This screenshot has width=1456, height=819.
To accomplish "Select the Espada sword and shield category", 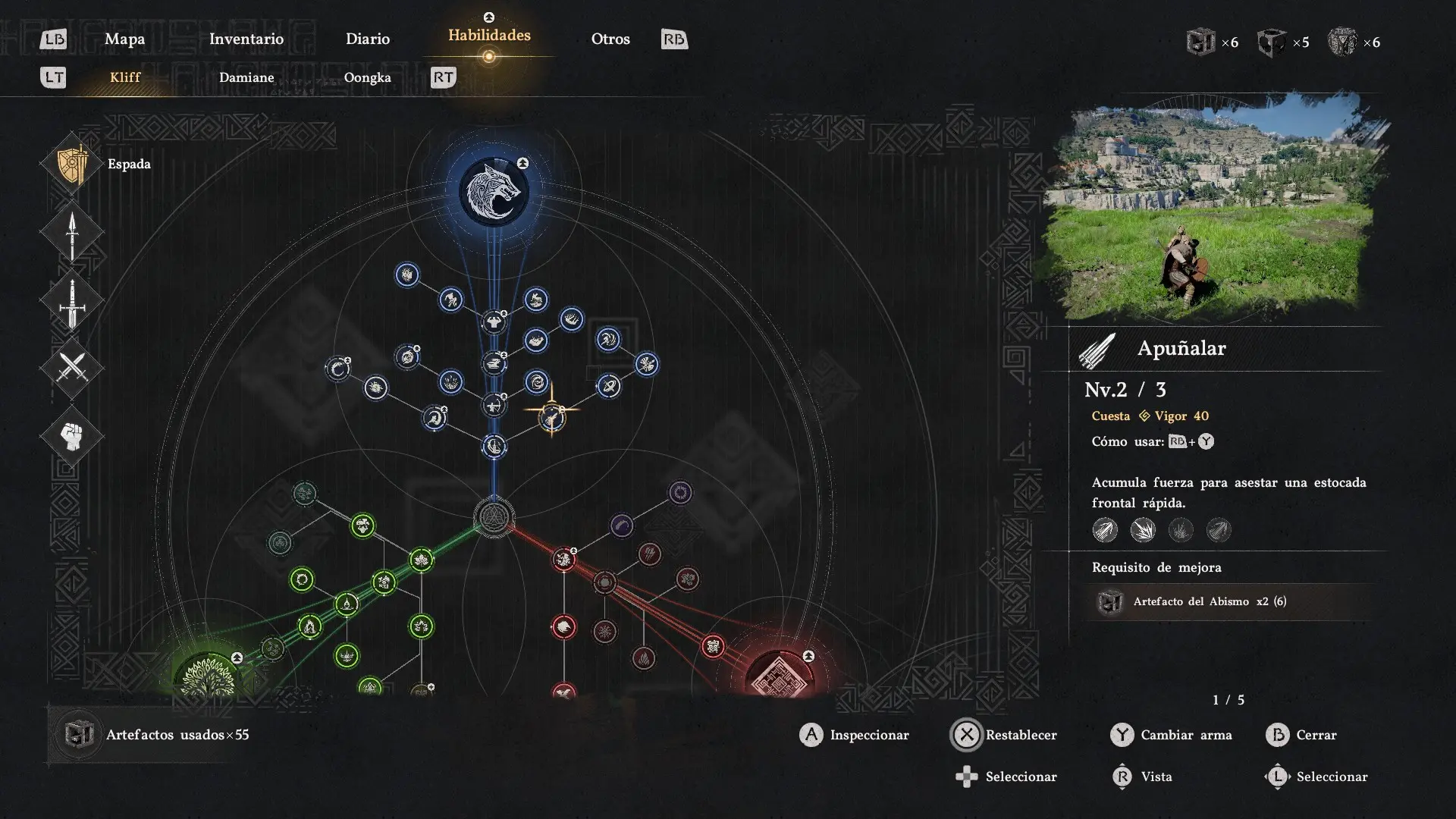I will click(73, 164).
